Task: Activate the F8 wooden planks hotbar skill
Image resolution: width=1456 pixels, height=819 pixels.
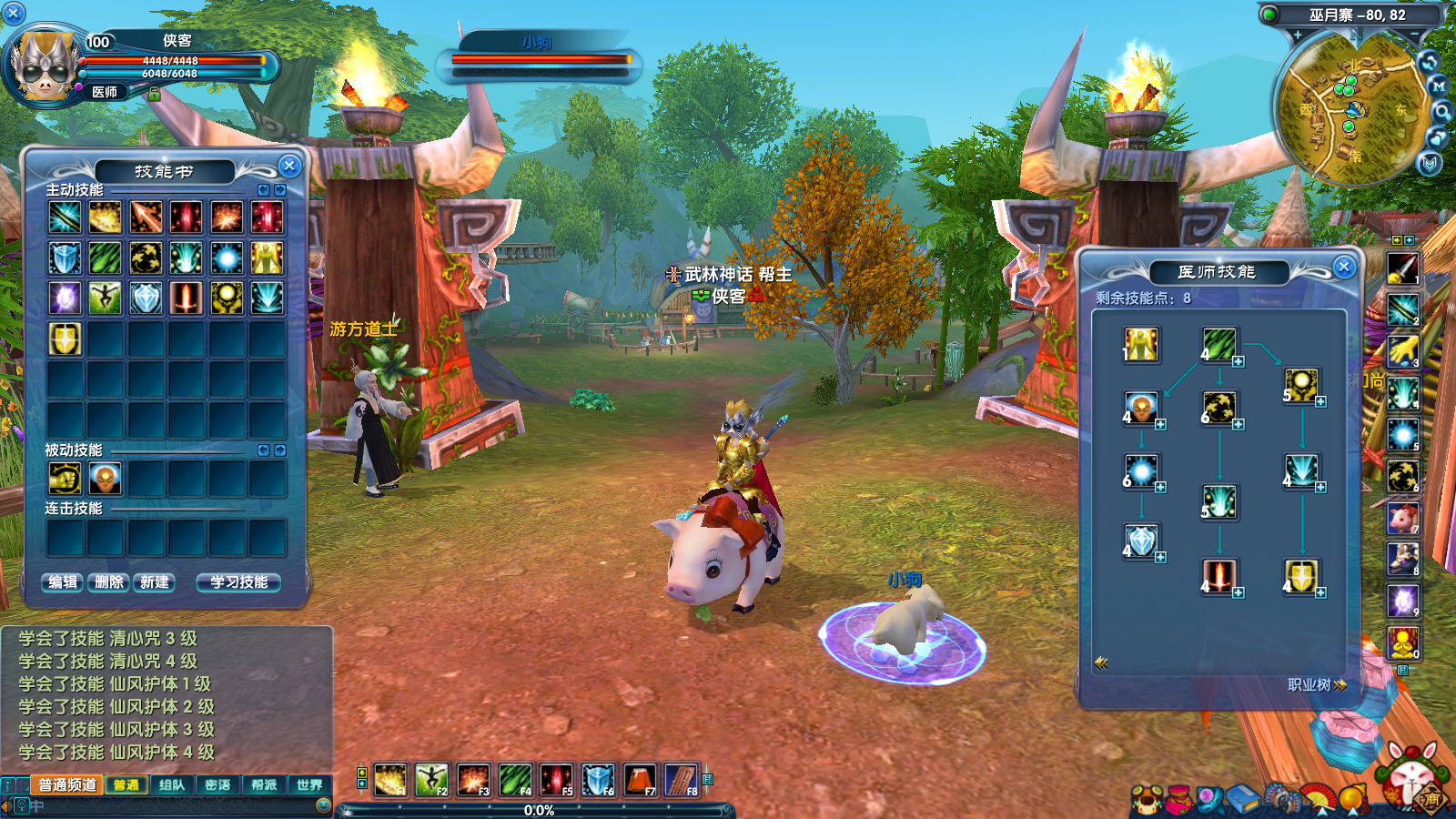Action: (681, 780)
